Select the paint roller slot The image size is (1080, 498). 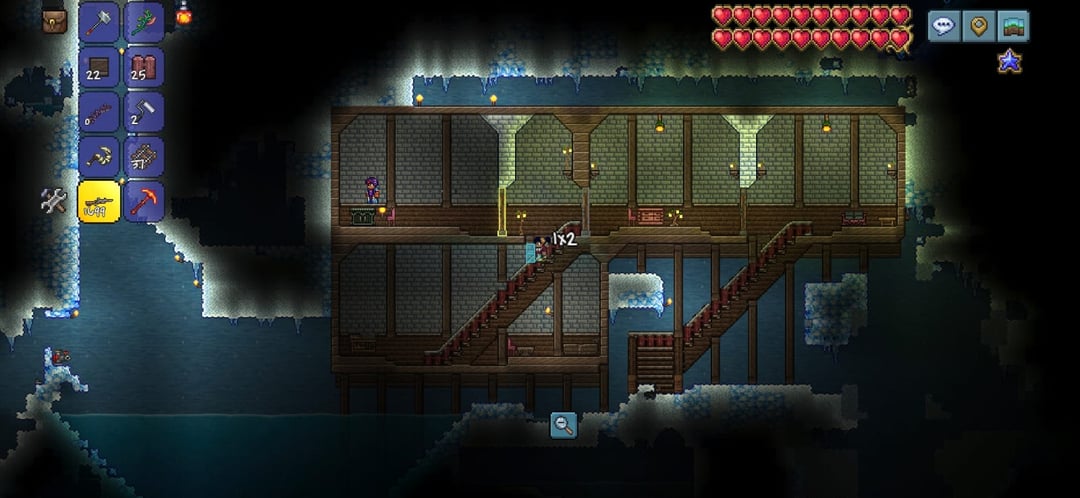pyautogui.click(x=144, y=112)
